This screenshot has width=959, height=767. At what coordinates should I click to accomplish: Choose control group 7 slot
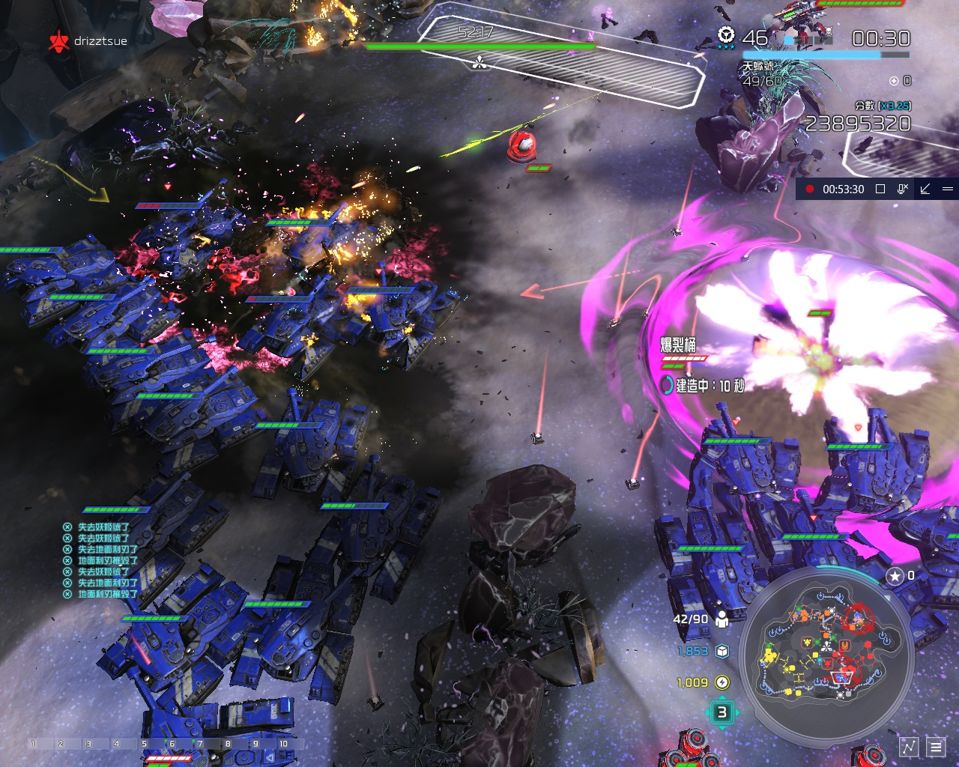(x=200, y=744)
